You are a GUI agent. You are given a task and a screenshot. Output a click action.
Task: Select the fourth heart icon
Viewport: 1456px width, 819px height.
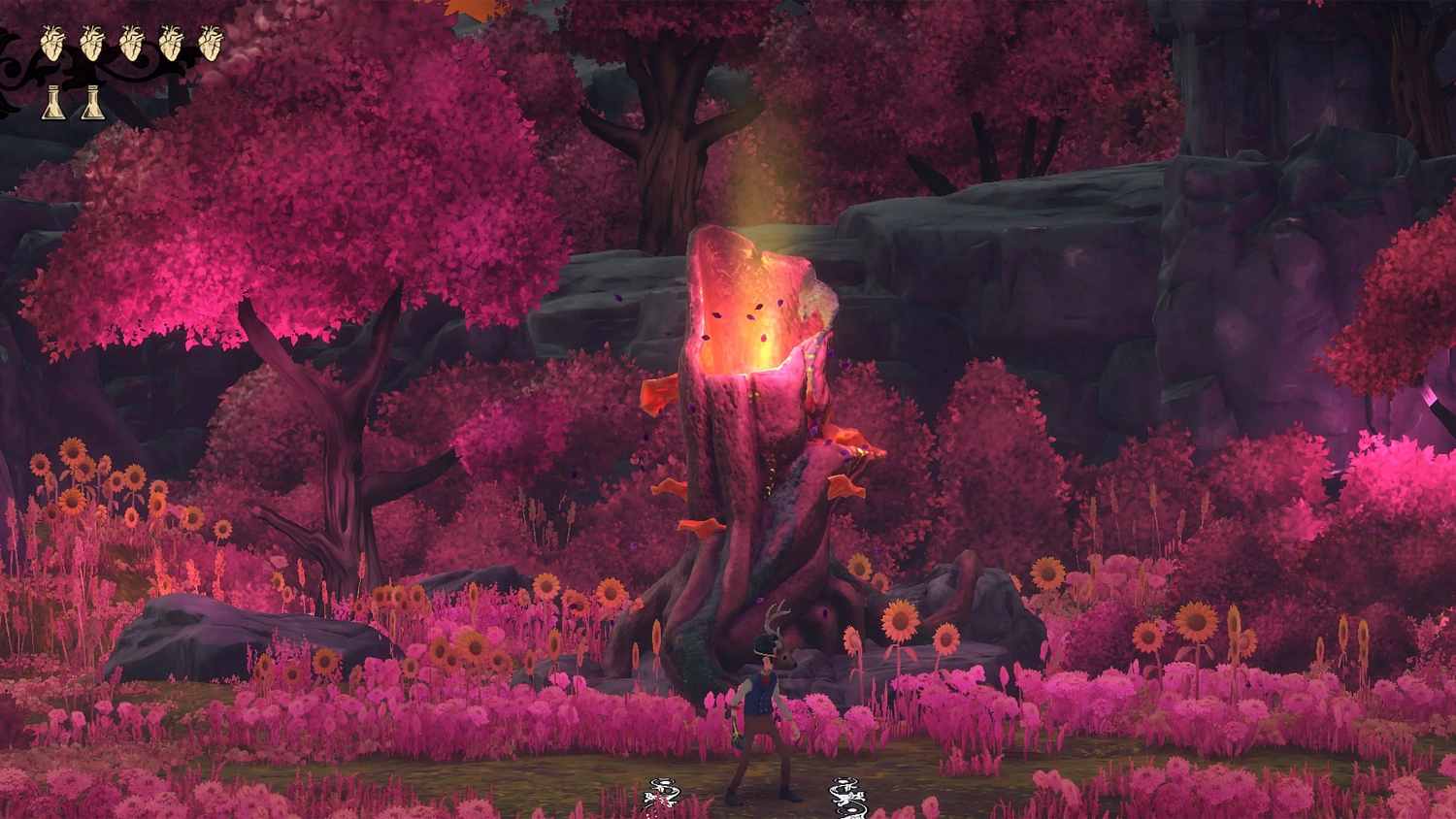(x=169, y=44)
